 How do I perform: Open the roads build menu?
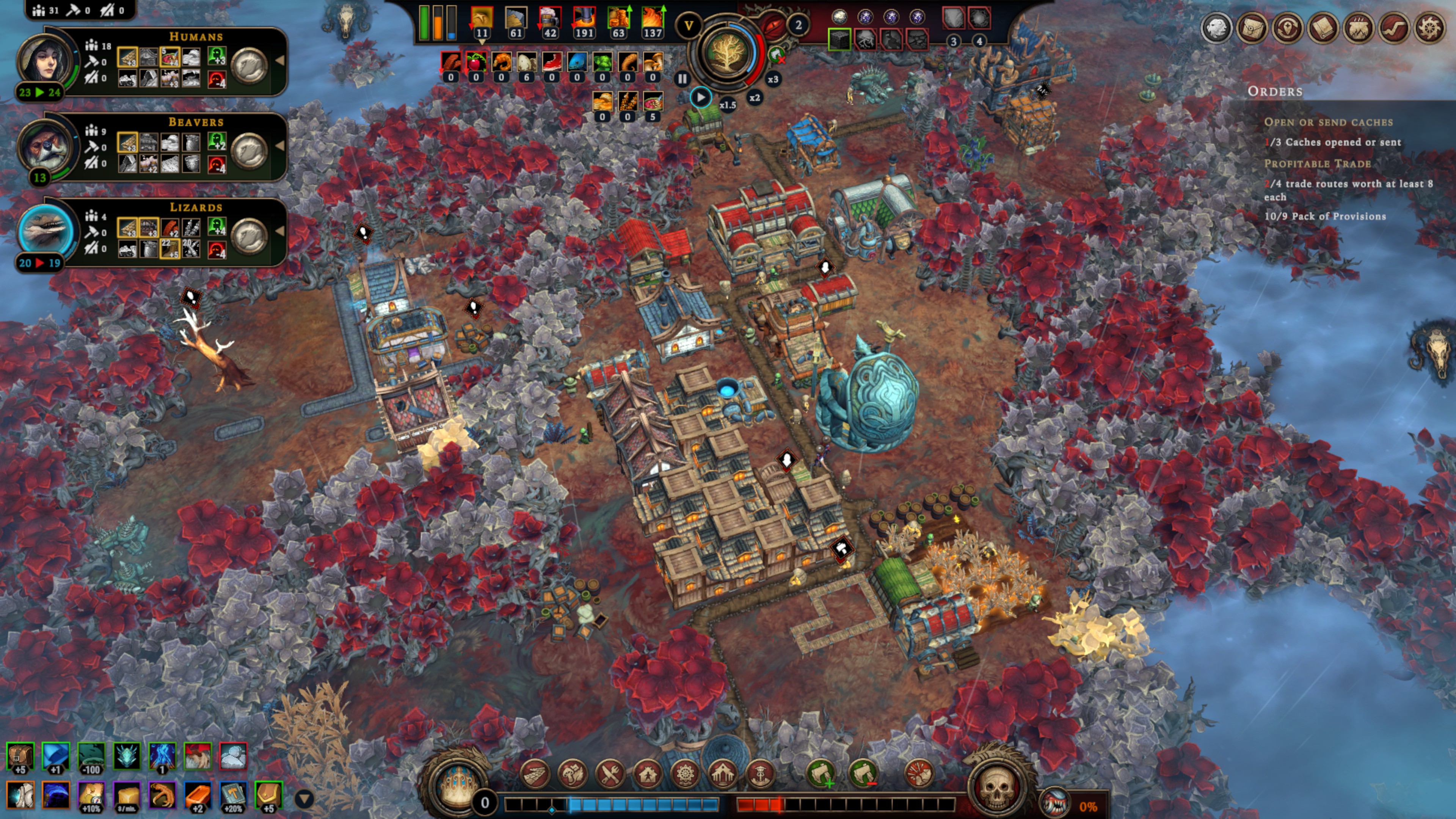pos(534,773)
